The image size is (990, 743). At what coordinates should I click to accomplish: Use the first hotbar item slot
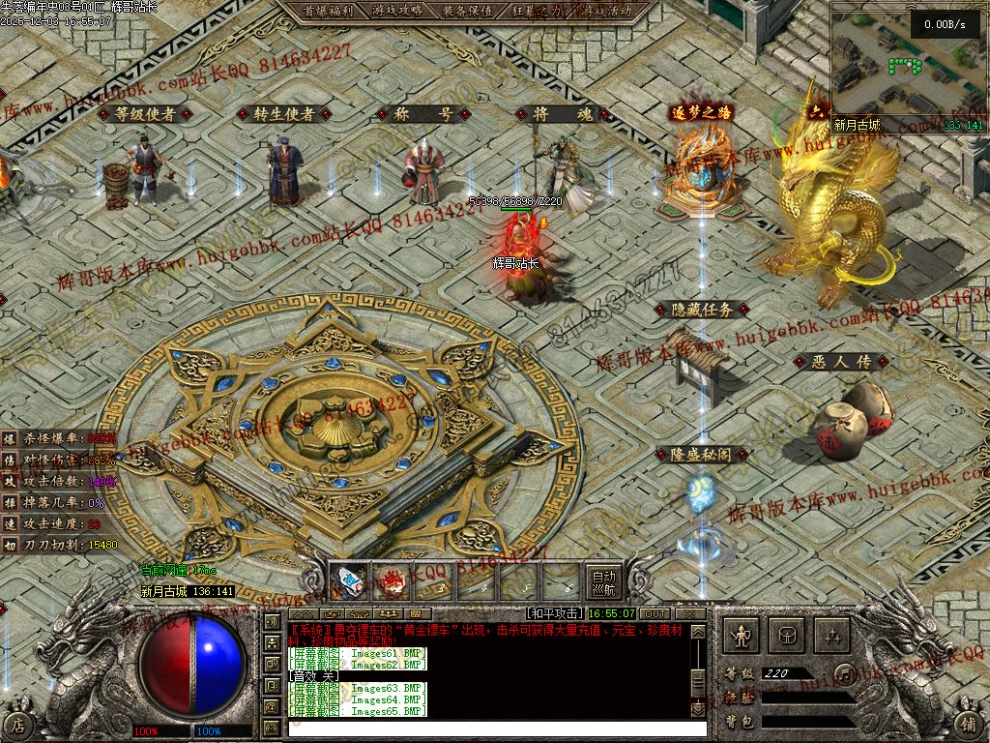tap(349, 581)
